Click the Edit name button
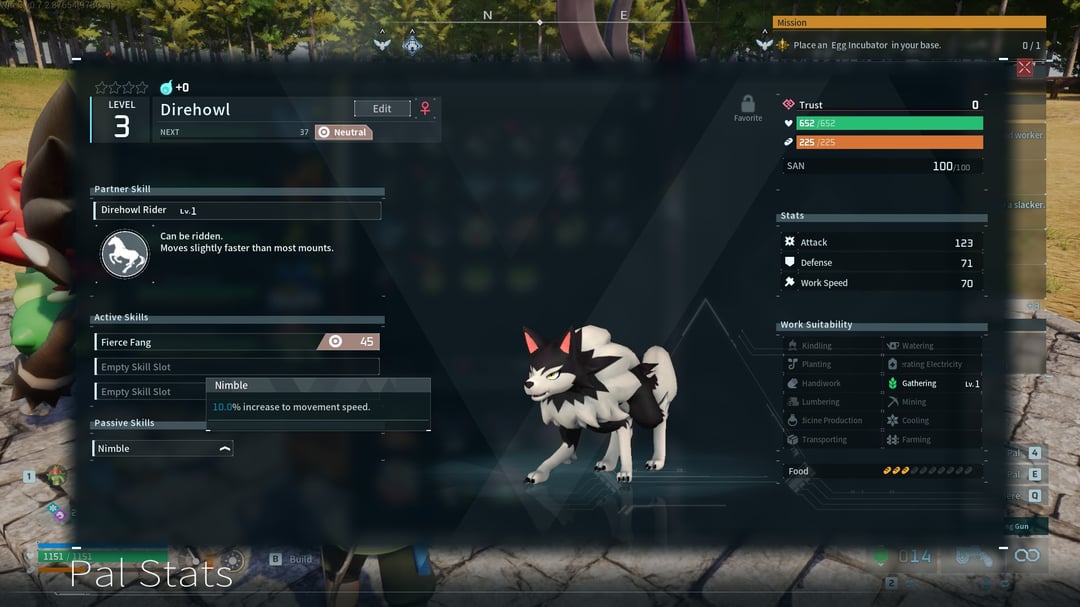Image resolution: width=1080 pixels, height=607 pixels. (x=382, y=109)
